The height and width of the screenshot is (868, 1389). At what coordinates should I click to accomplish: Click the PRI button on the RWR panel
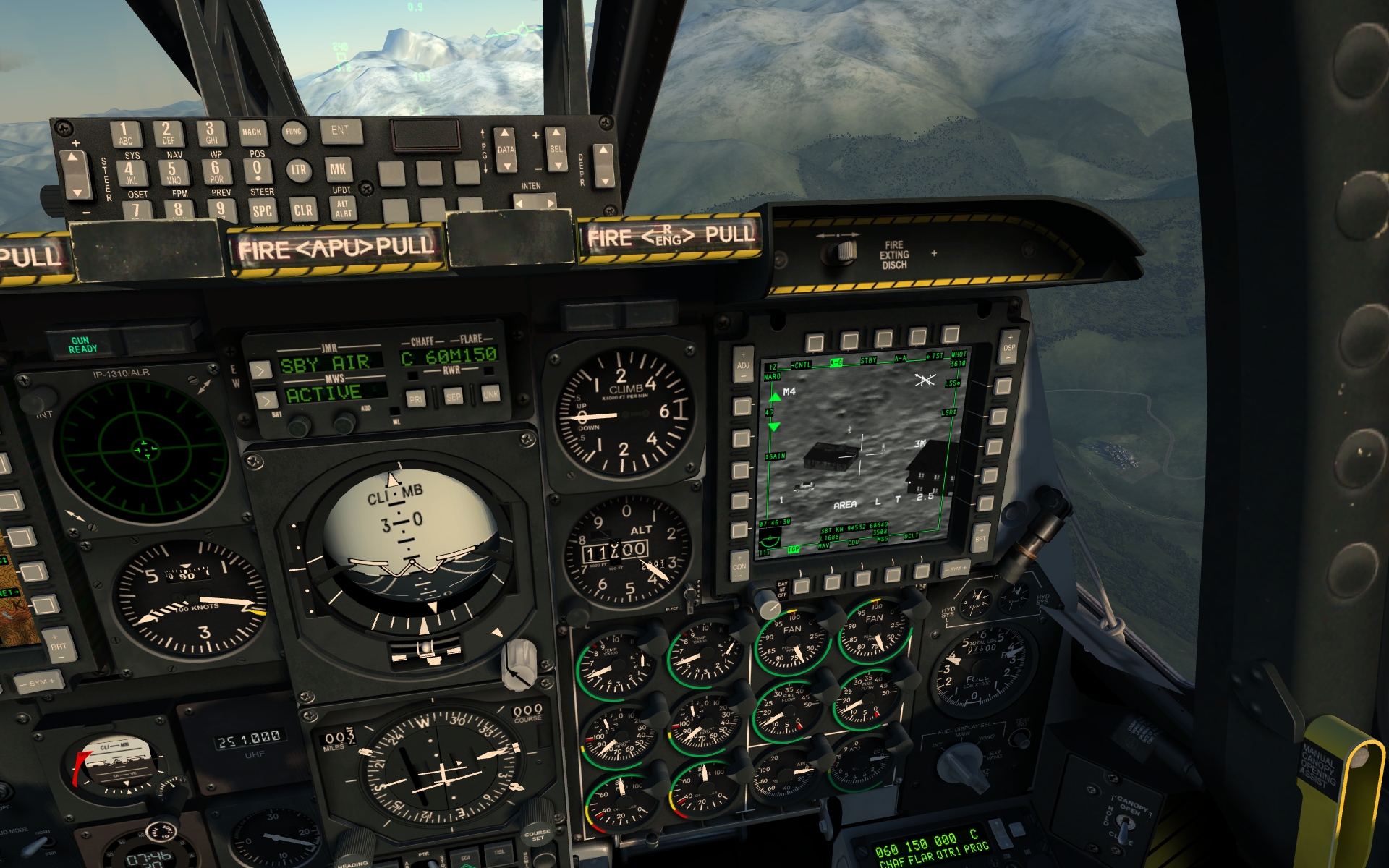[x=416, y=399]
